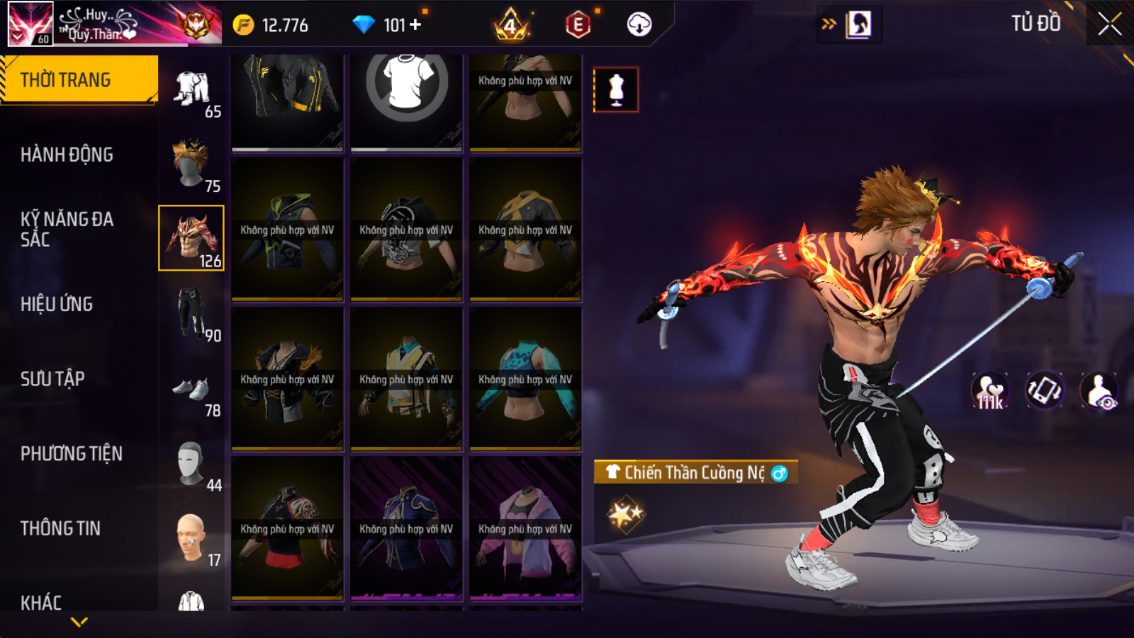Toggle the mannequin outfit preview button
This screenshot has height=638, width=1134.
tap(616, 90)
